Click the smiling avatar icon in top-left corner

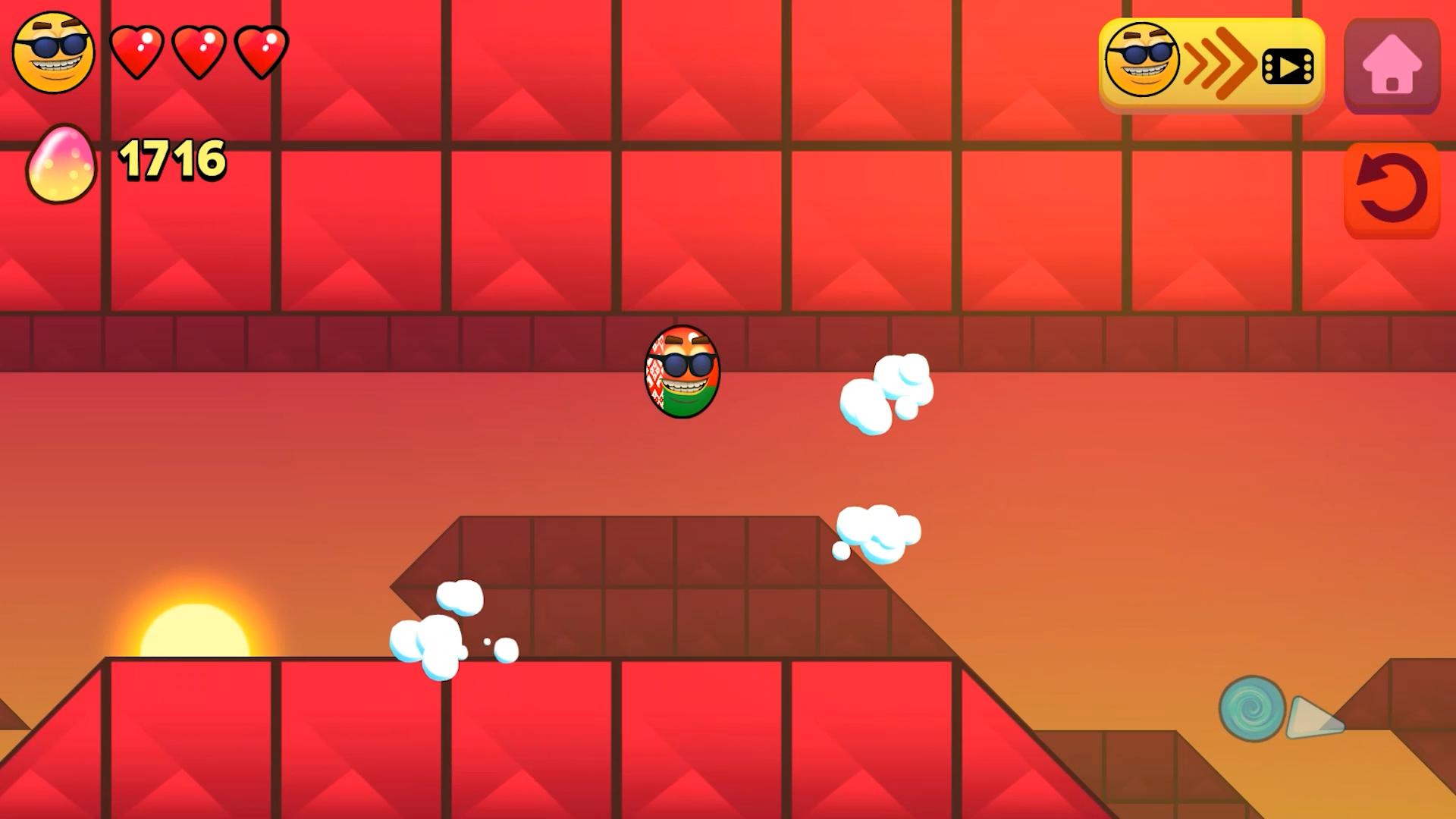tap(53, 52)
